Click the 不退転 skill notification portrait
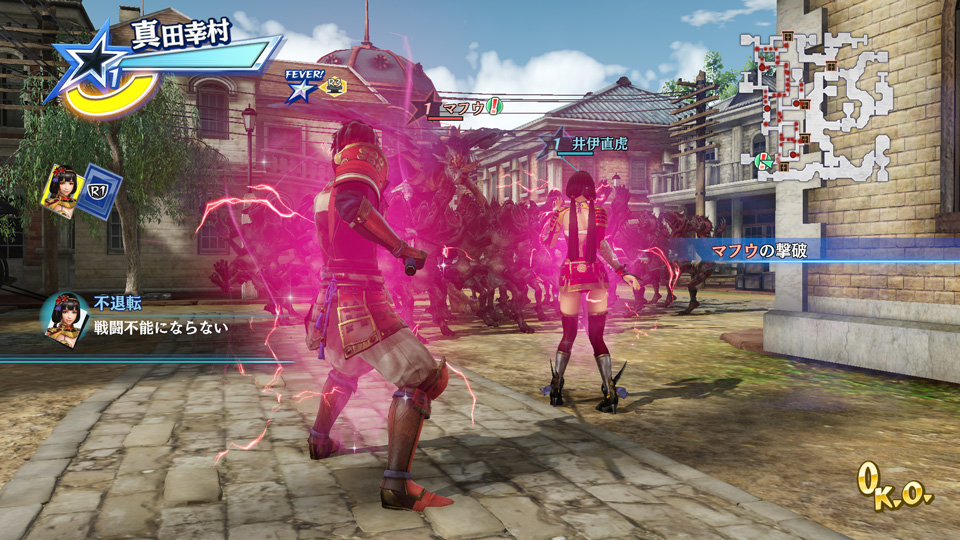 click(x=65, y=316)
